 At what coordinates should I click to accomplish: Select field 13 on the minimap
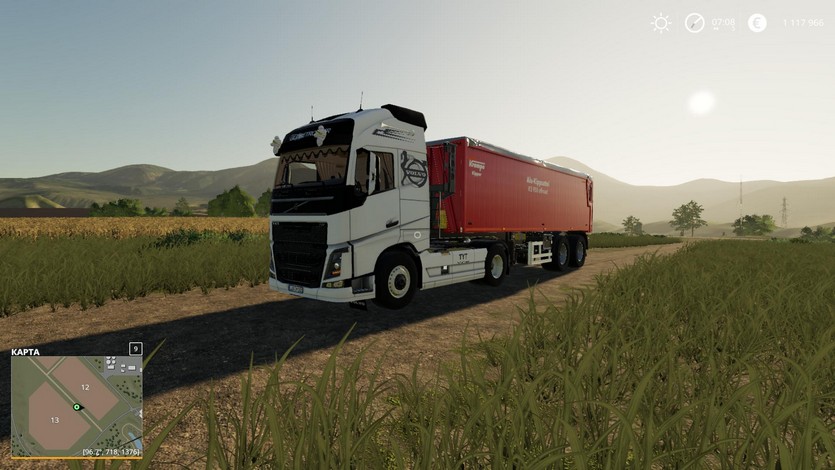tap(56, 421)
